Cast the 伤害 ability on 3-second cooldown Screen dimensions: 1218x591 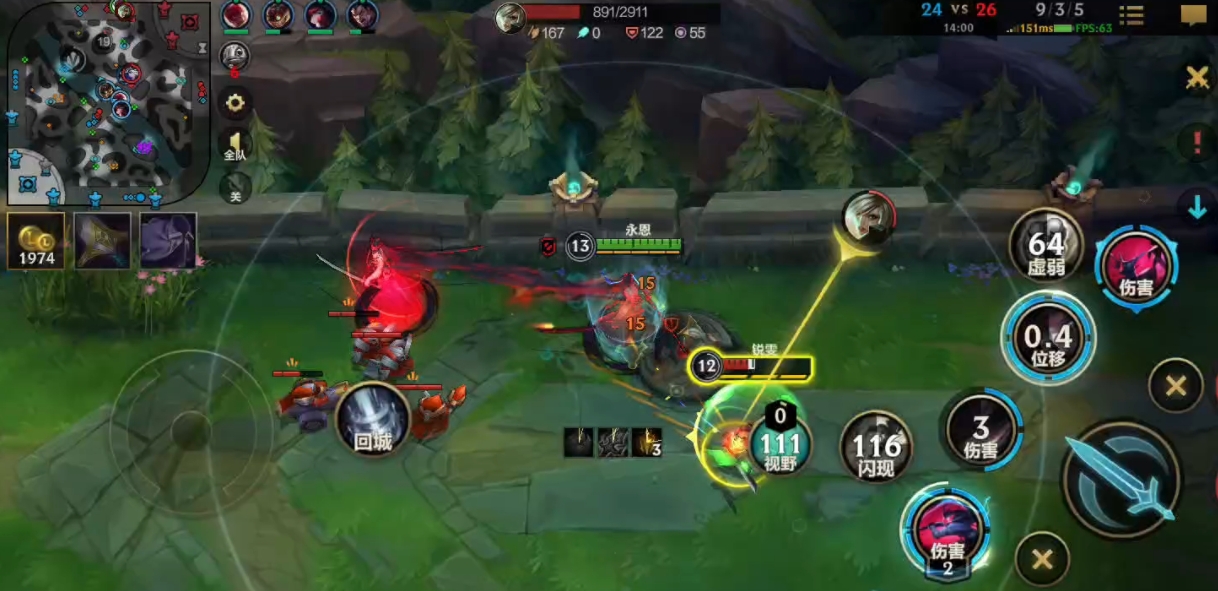click(x=981, y=429)
